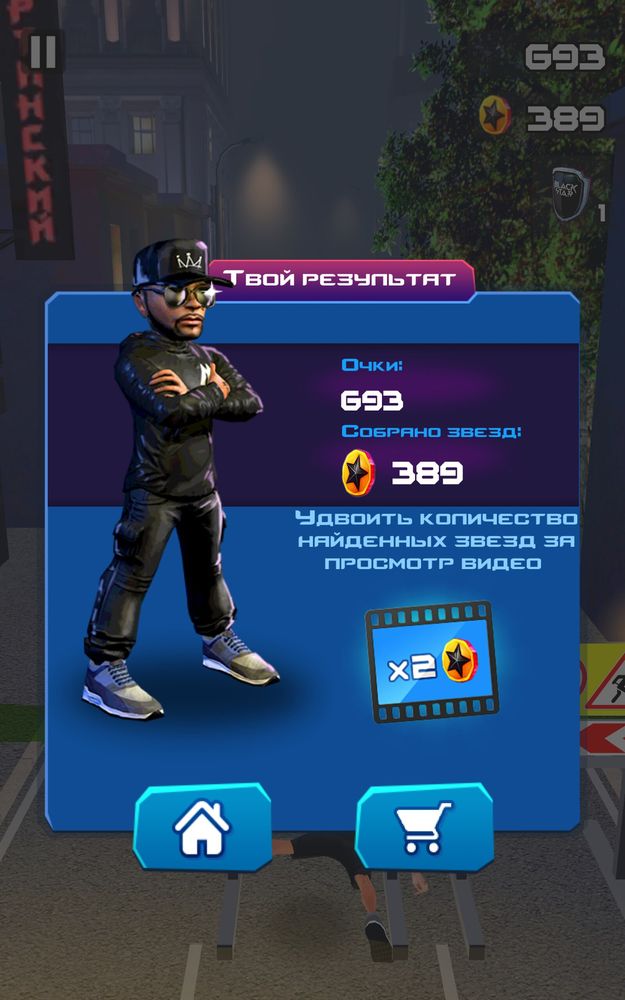Open the shop with the cart button
The height and width of the screenshot is (1000, 625).
click(424, 827)
